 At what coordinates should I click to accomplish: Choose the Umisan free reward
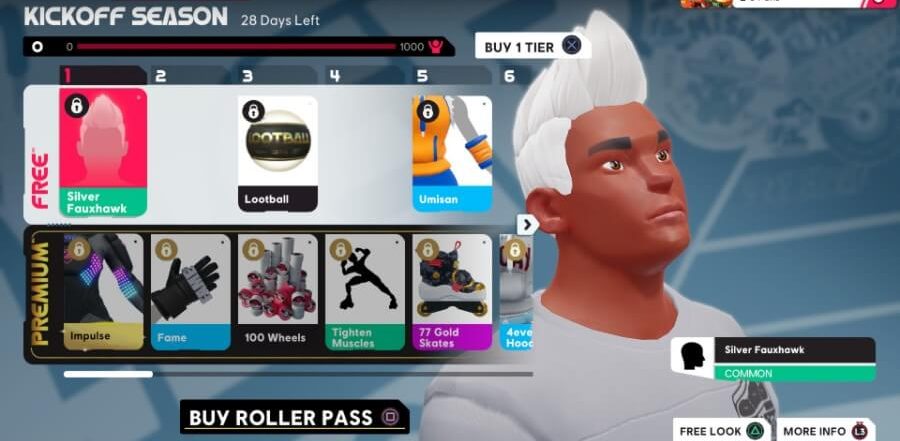(x=452, y=152)
